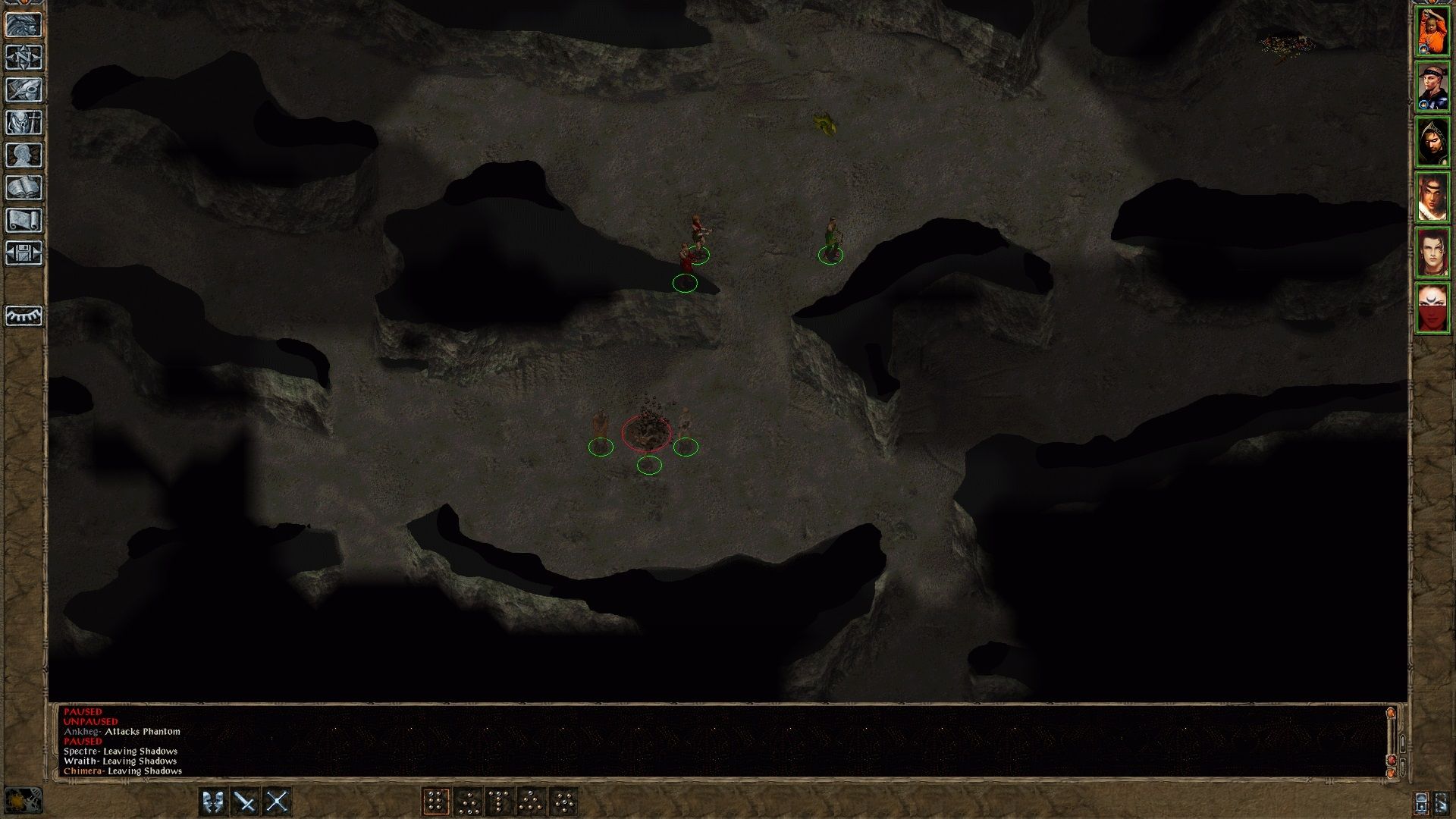View the character record sheet
Screen dimensions: 1456x819
[25, 155]
